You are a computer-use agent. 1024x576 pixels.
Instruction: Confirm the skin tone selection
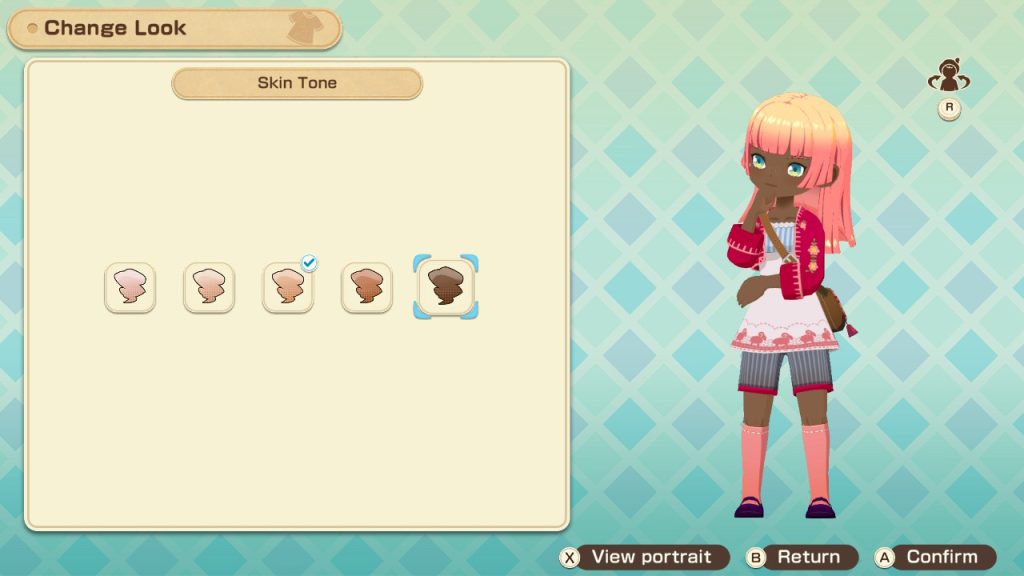tap(935, 557)
